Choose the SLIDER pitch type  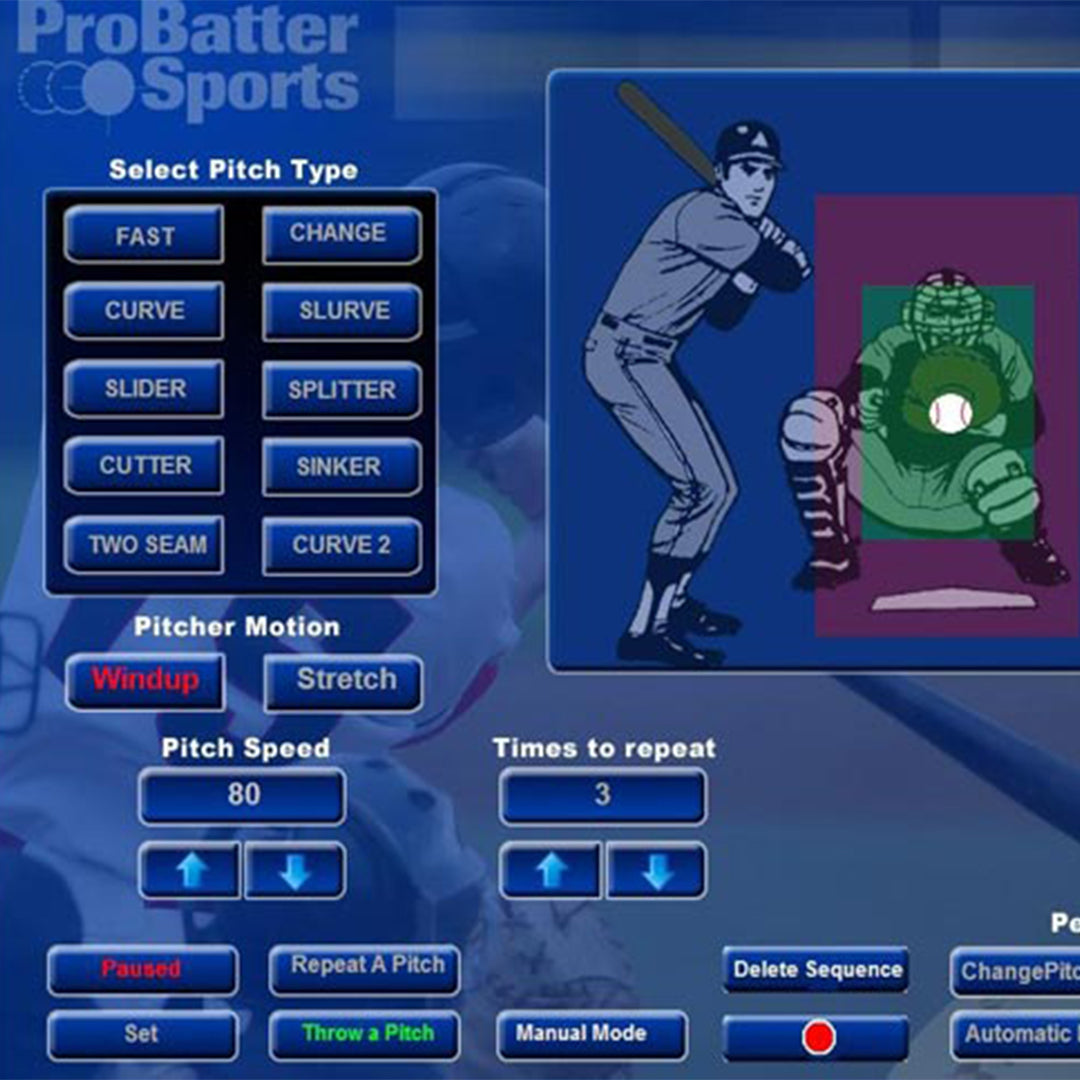(x=144, y=389)
